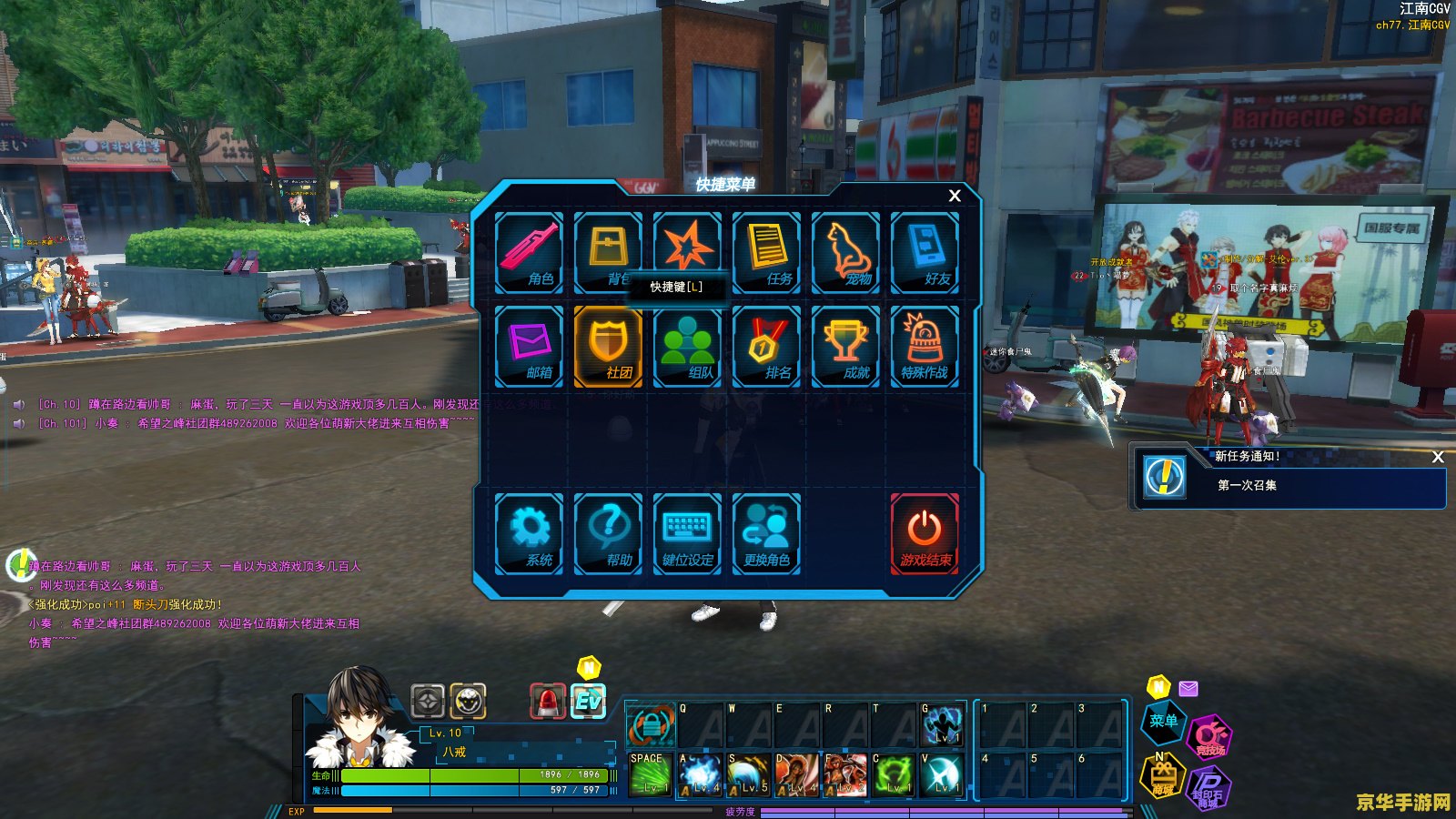
Task: Choose the 社团 guild entry
Action: click(609, 347)
